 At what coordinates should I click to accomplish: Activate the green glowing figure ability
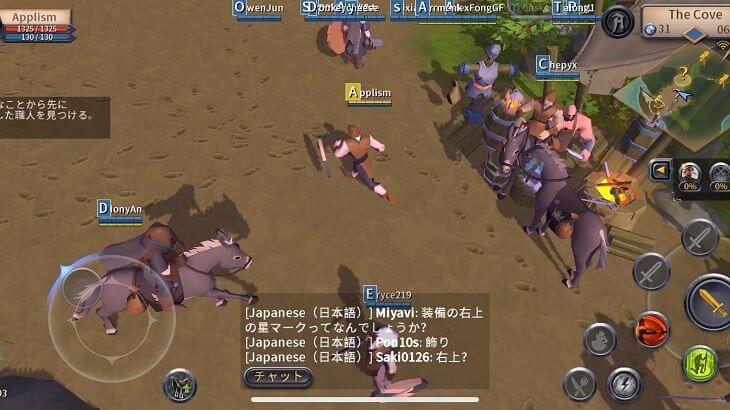(700, 363)
